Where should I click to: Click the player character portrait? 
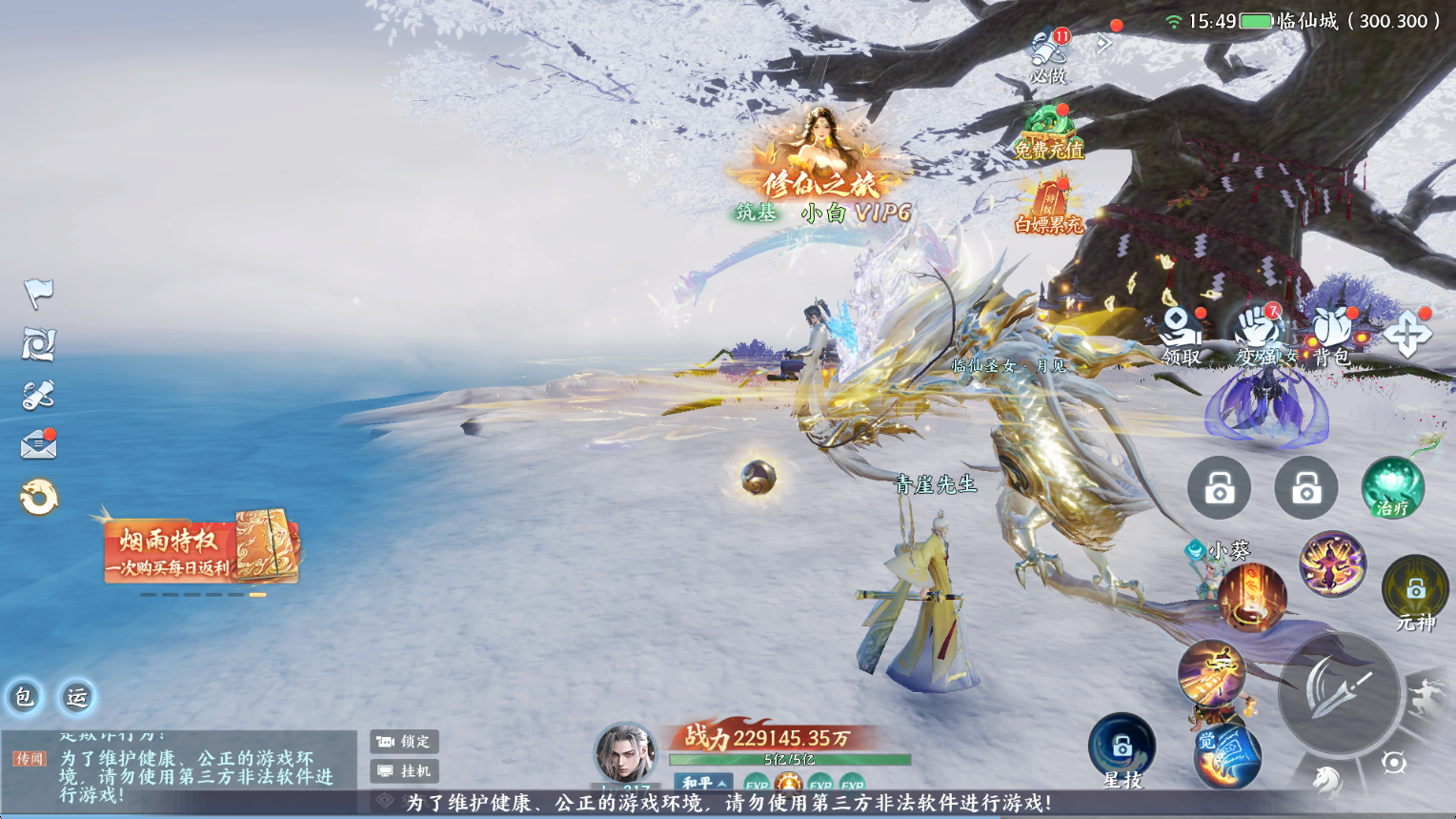[x=624, y=753]
